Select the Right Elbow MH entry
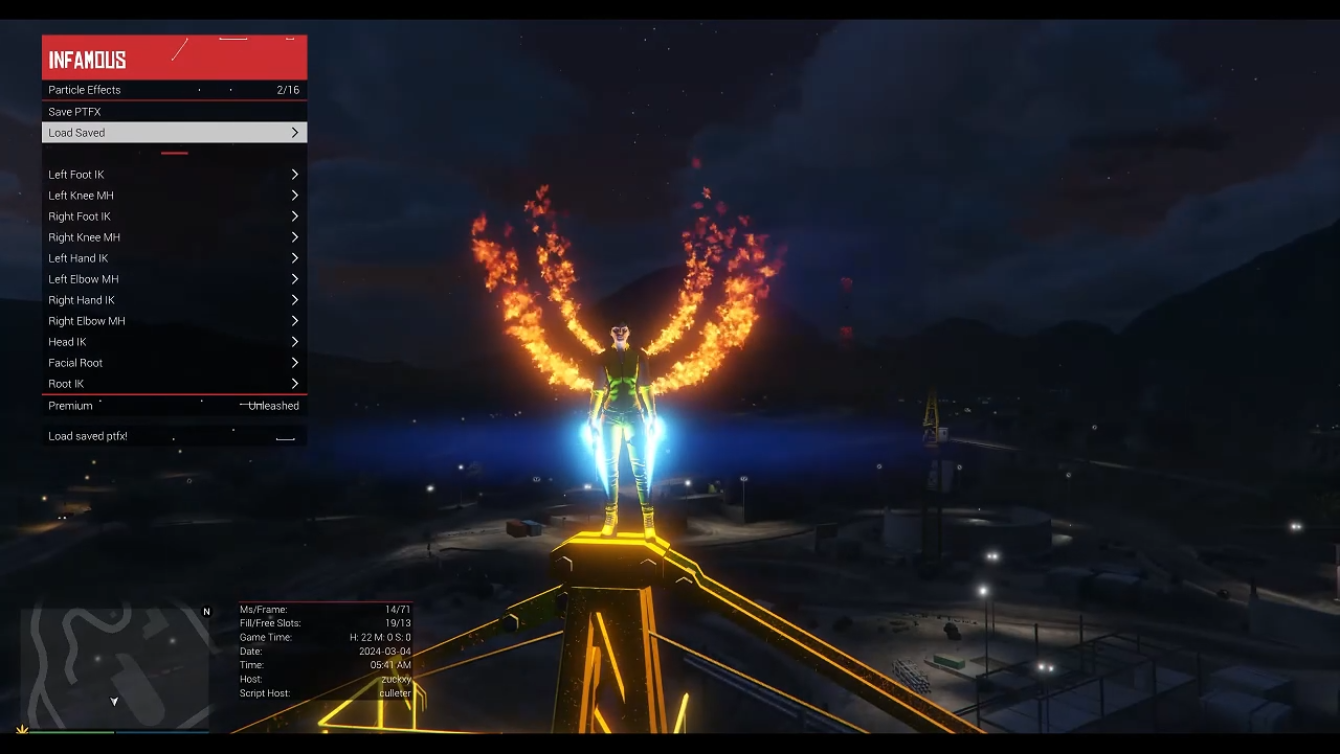This screenshot has width=1340, height=754. click(x=174, y=322)
